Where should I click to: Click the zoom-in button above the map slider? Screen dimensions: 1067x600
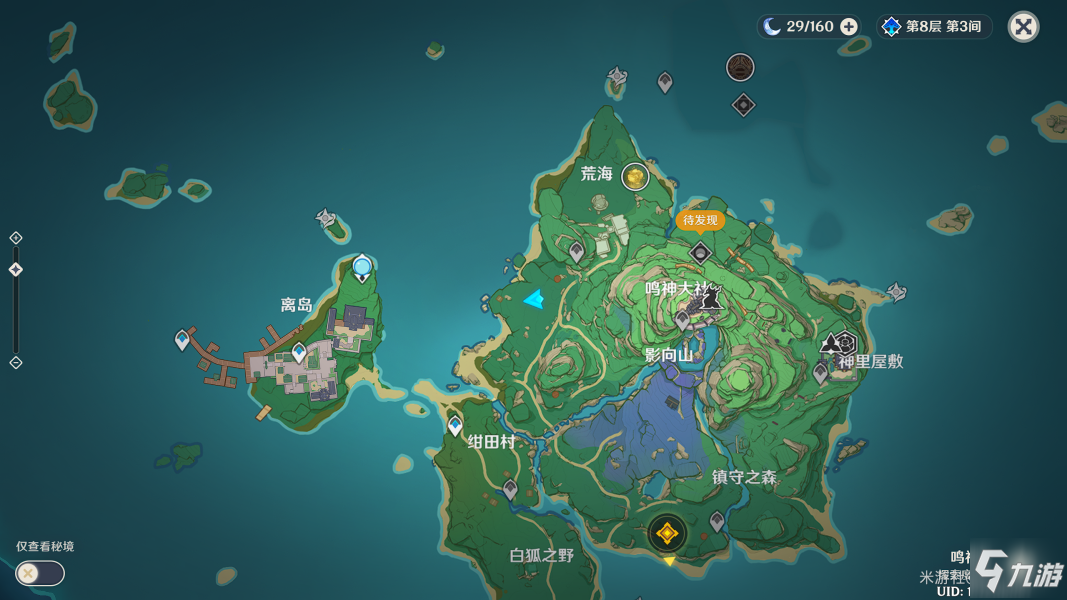pos(16,238)
